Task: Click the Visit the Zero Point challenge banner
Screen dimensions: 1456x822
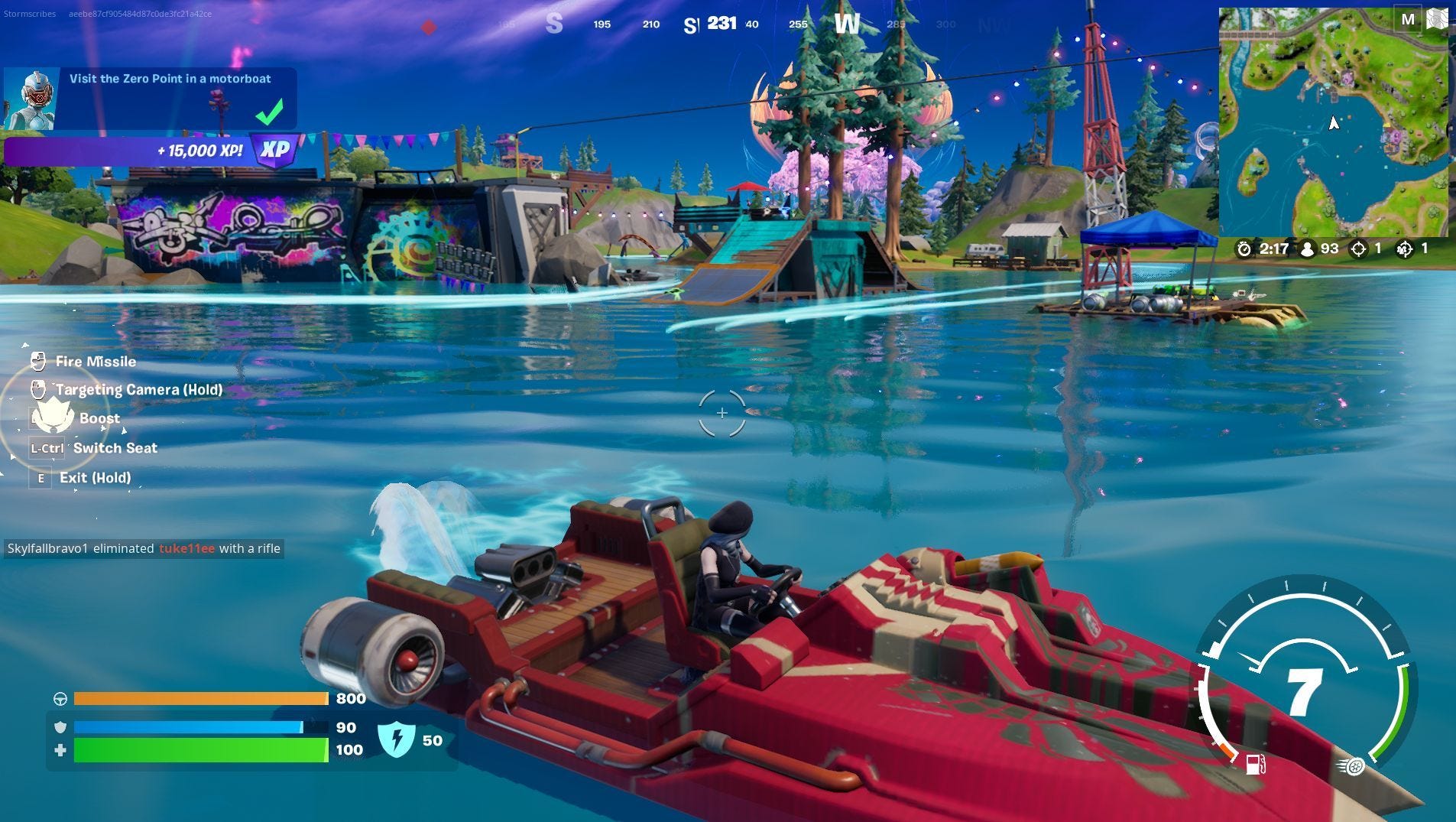Action: [x=170, y=78]
